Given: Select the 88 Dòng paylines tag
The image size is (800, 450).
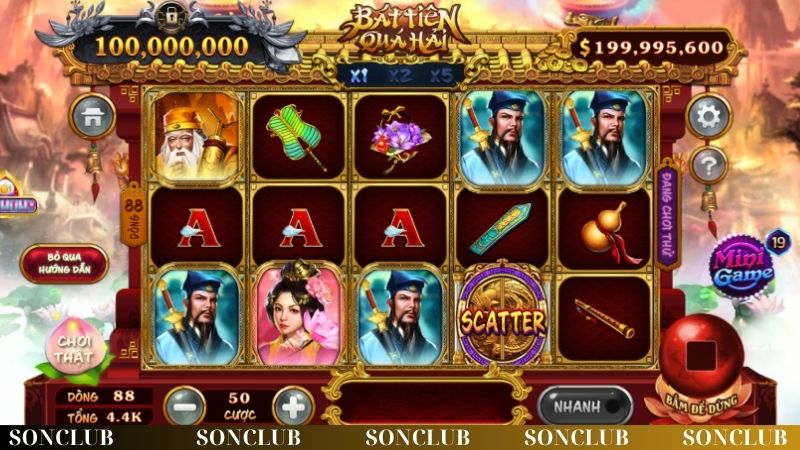Looking at the screenshot, I should pyautogui.click(x=132, y=212).
